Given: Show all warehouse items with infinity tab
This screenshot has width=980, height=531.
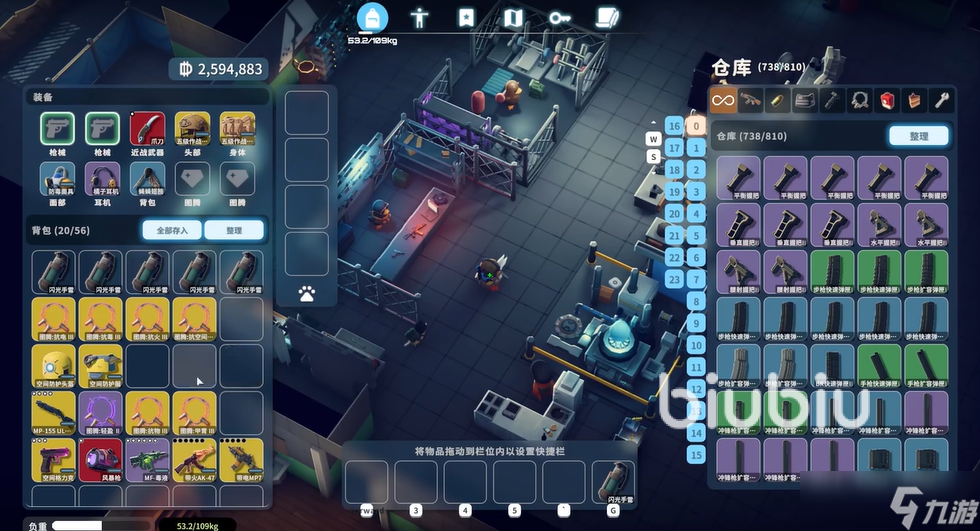Looking at the screenshot, I should click(x=723, y=99).
